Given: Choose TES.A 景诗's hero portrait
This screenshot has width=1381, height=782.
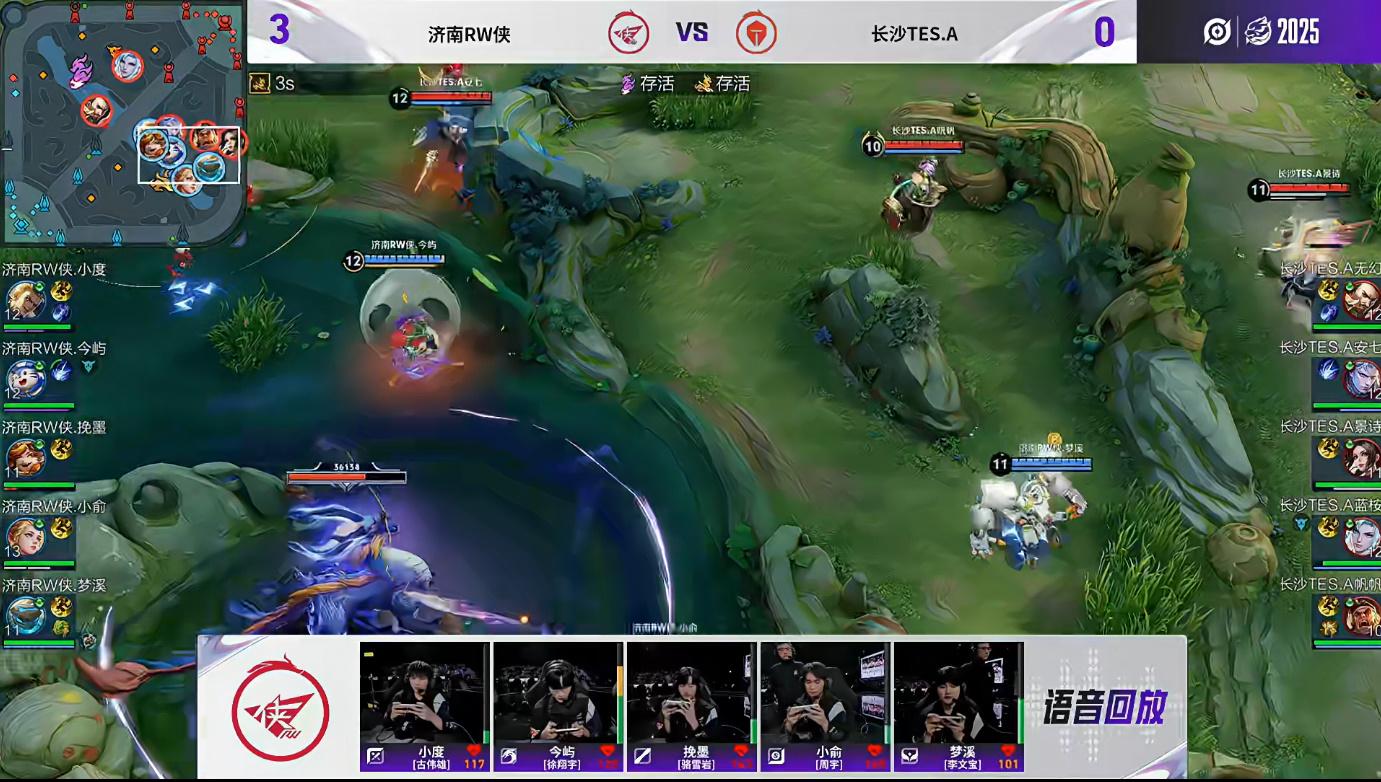Looking at the screenshot, I should point(1361,458).
